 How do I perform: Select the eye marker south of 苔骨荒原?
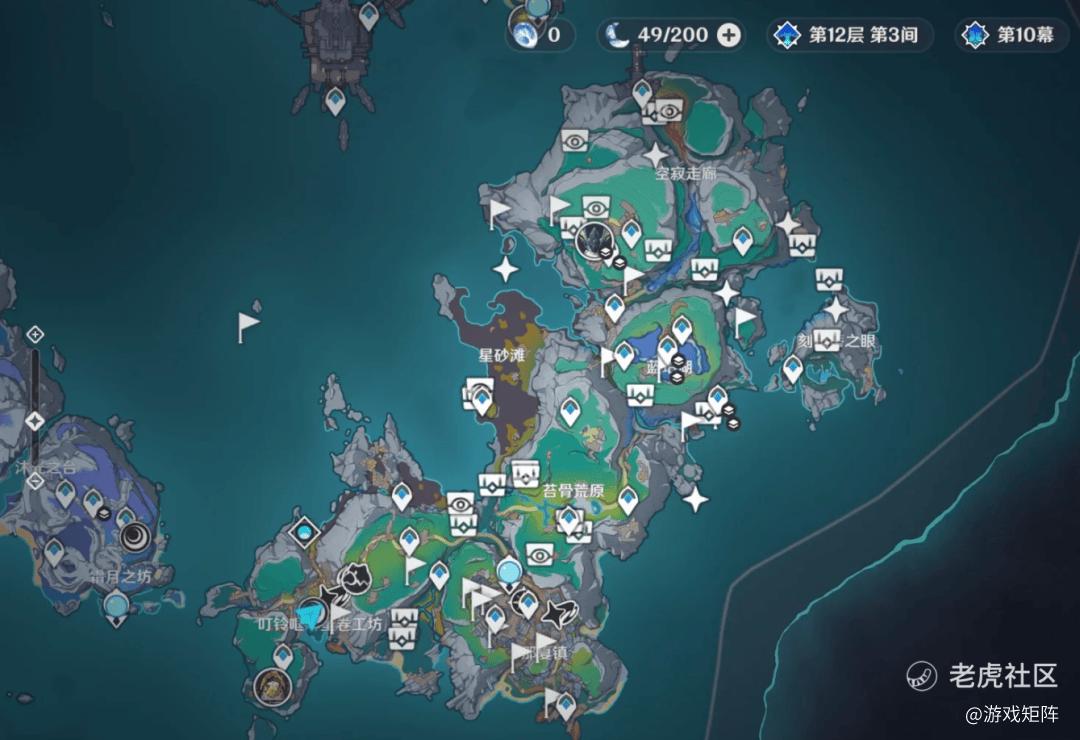(x=540, y=553)
